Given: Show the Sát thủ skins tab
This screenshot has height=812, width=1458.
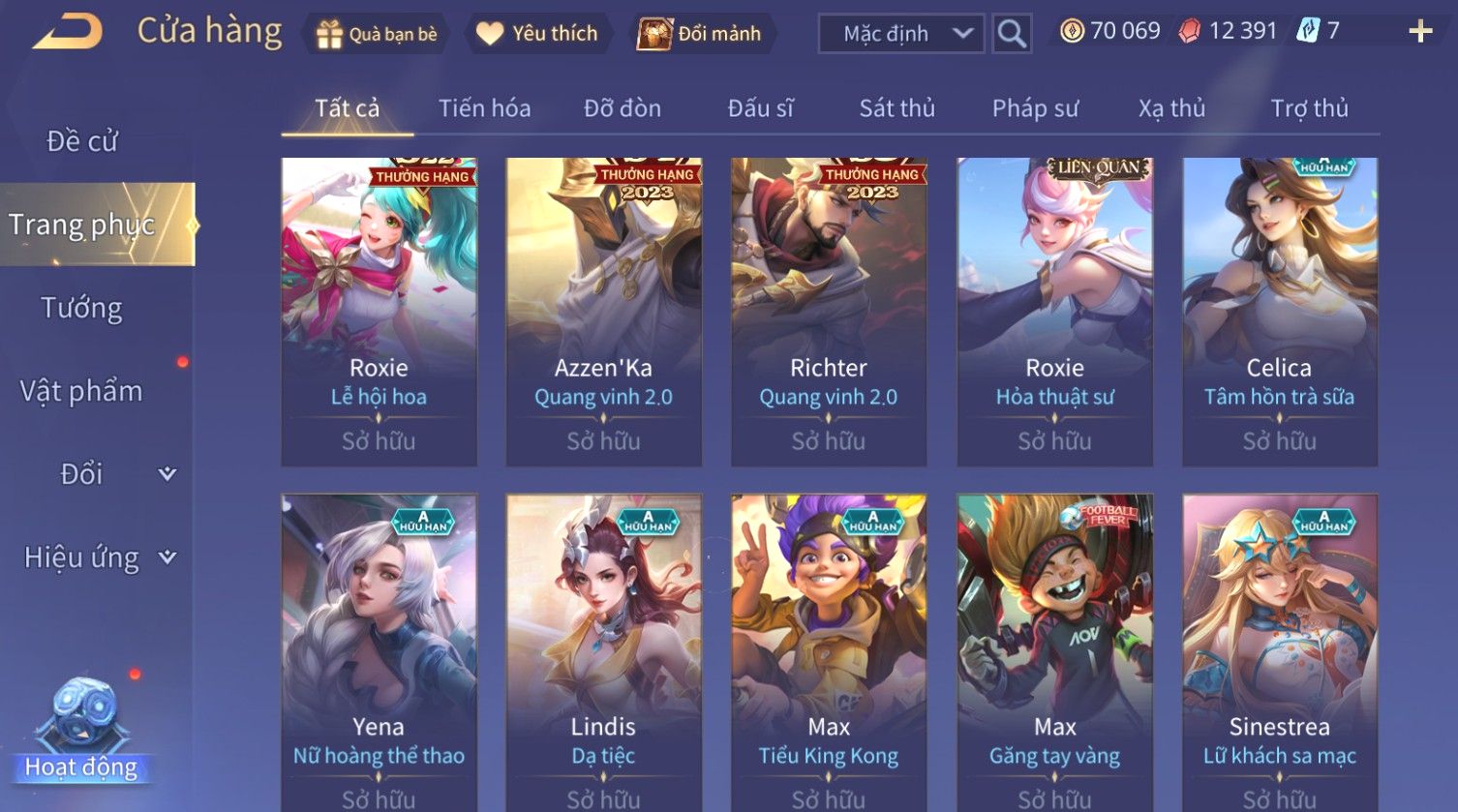Looking at the screenshot, I should 896,108.
